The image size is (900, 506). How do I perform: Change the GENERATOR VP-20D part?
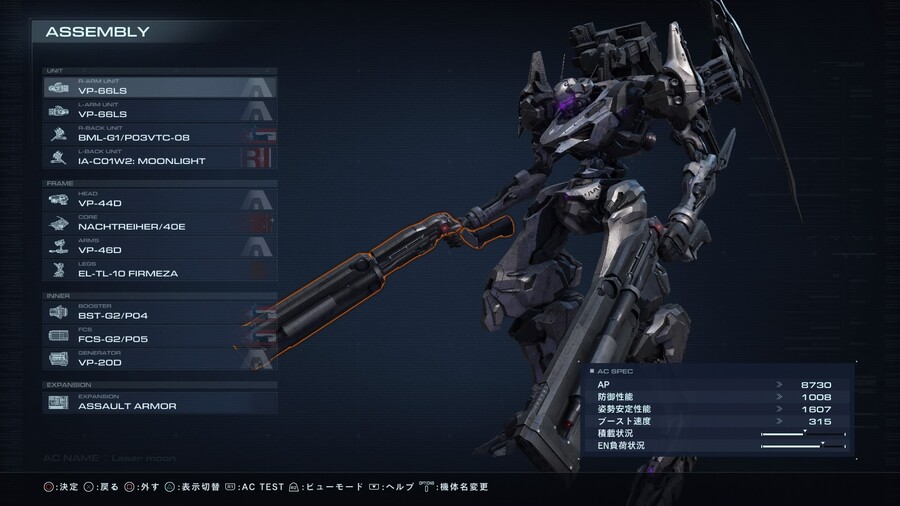point(160,358)
